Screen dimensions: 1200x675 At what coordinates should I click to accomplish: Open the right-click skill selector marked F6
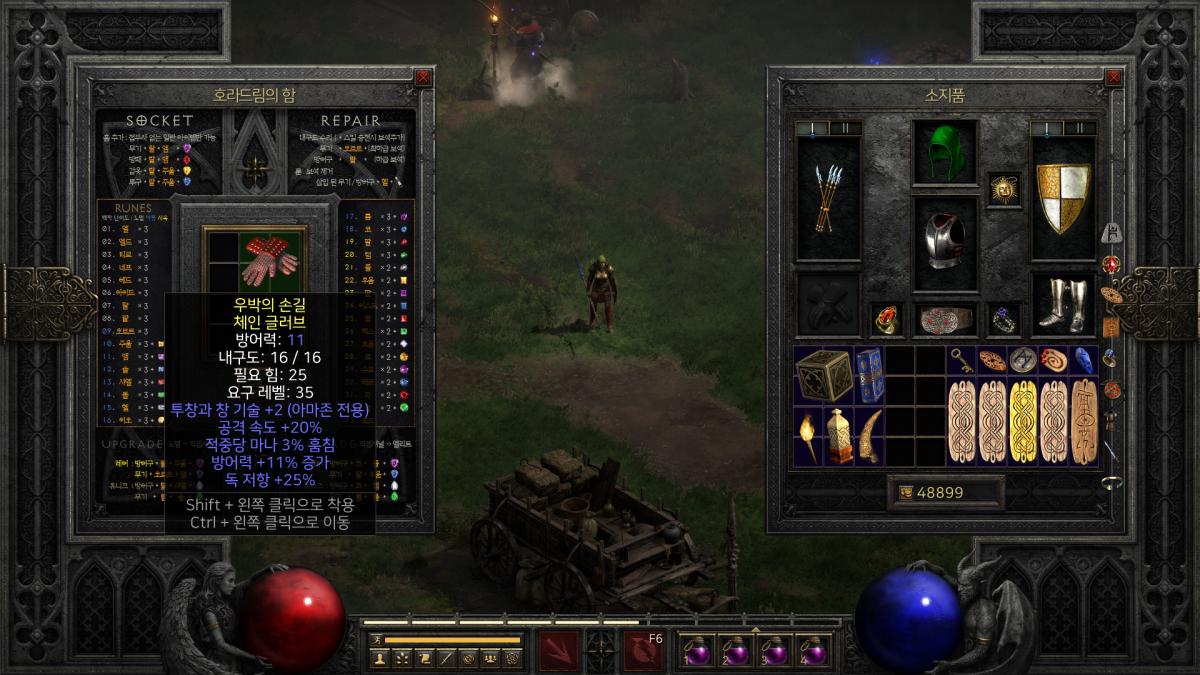pos(643,650)
